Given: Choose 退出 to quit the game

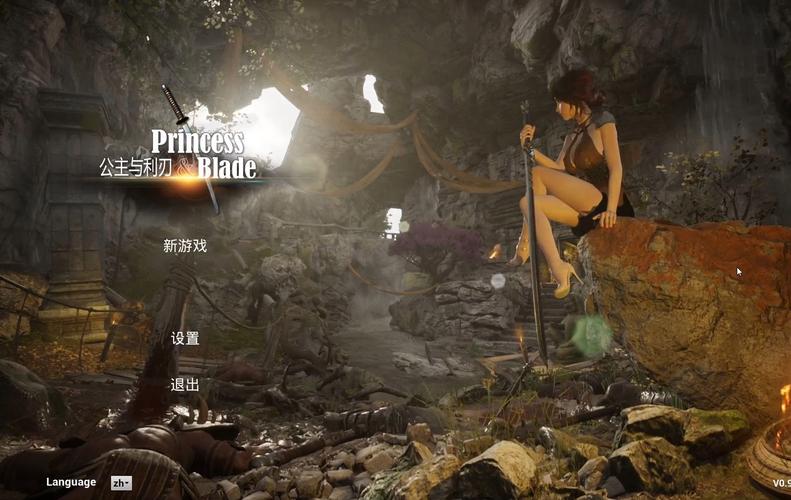Looking at the screenshot, I should coord(185,385).
